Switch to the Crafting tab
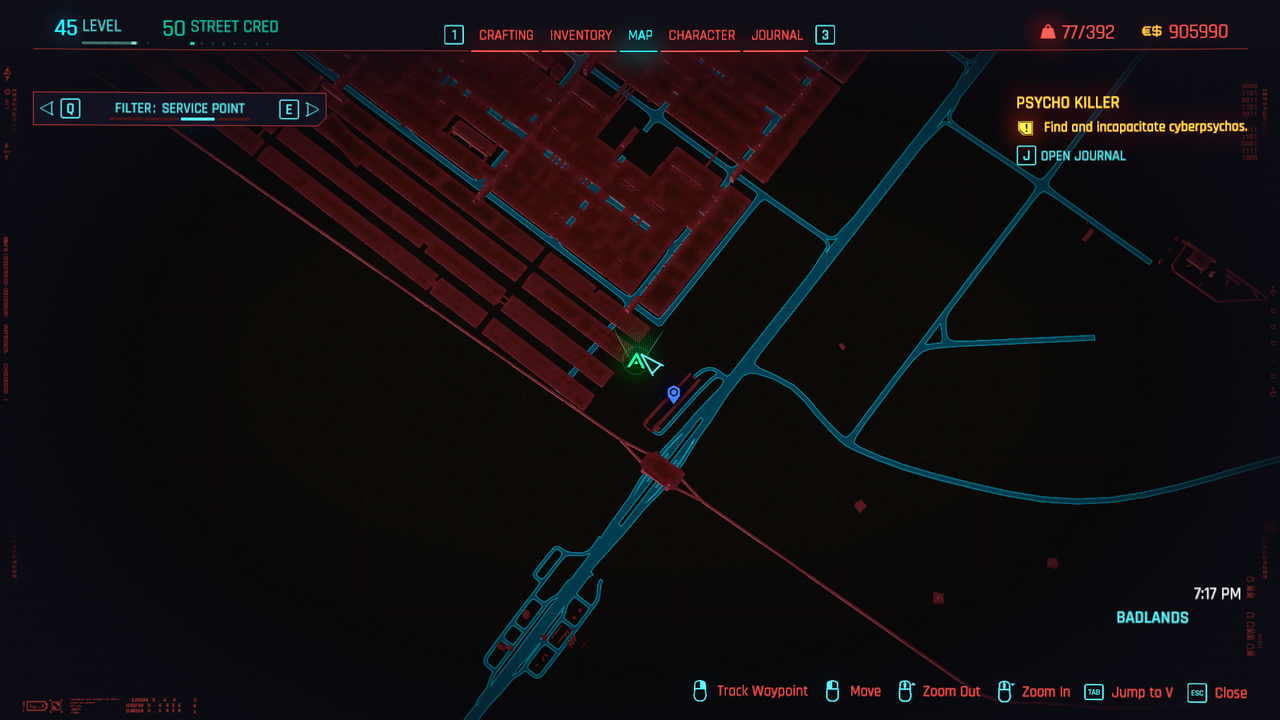This screenshot has height=720, width=1280. [506, 35]
